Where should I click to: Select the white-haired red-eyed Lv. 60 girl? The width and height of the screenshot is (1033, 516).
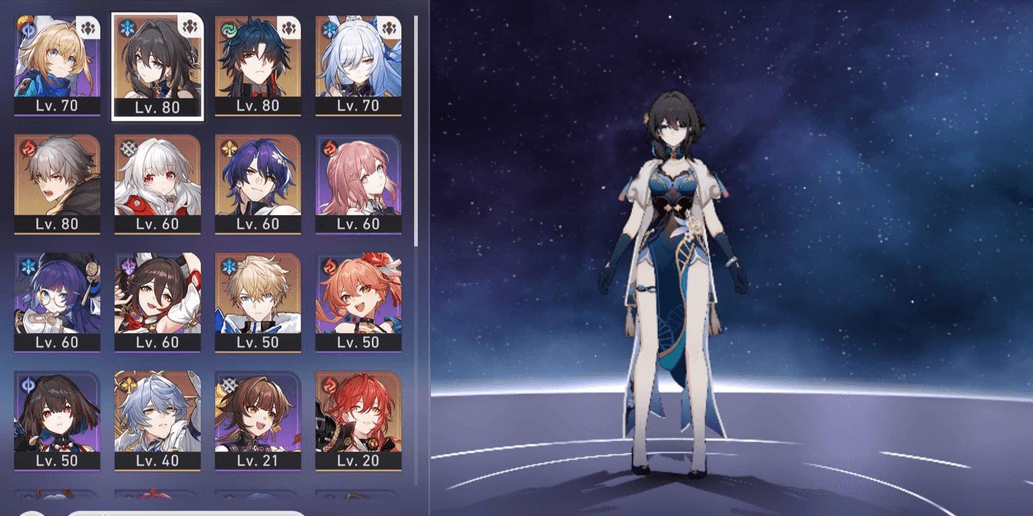157,177
